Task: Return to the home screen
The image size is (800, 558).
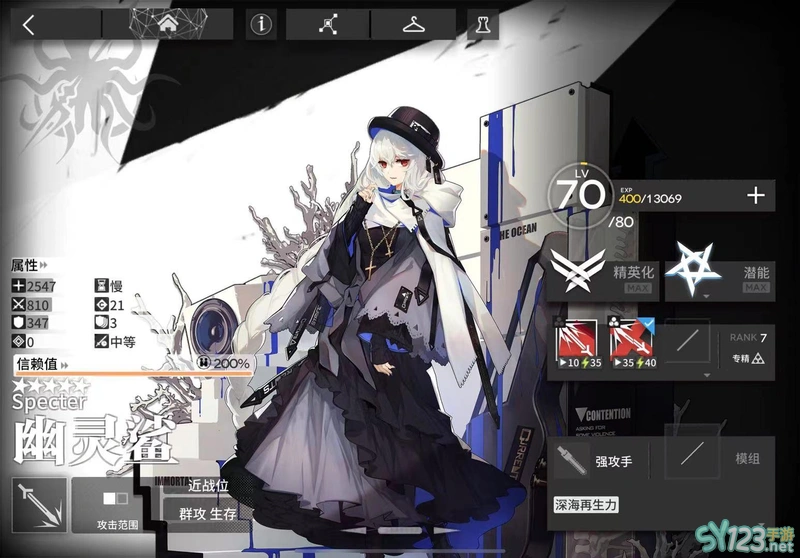Action: pos(181,24)
